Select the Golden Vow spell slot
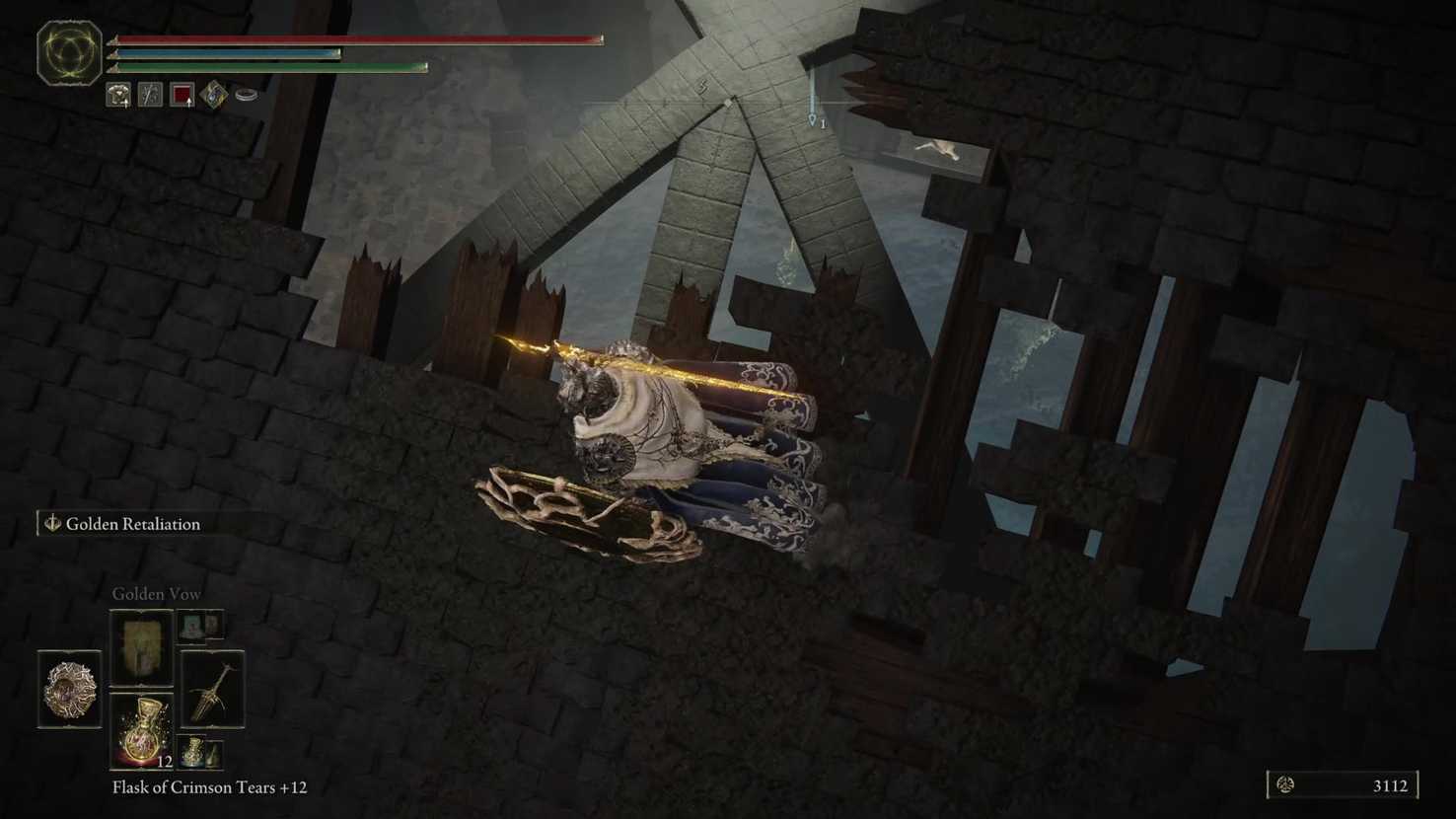Image resolution: width=1456 pixels, height=819 pixels. tap(141, 647)
